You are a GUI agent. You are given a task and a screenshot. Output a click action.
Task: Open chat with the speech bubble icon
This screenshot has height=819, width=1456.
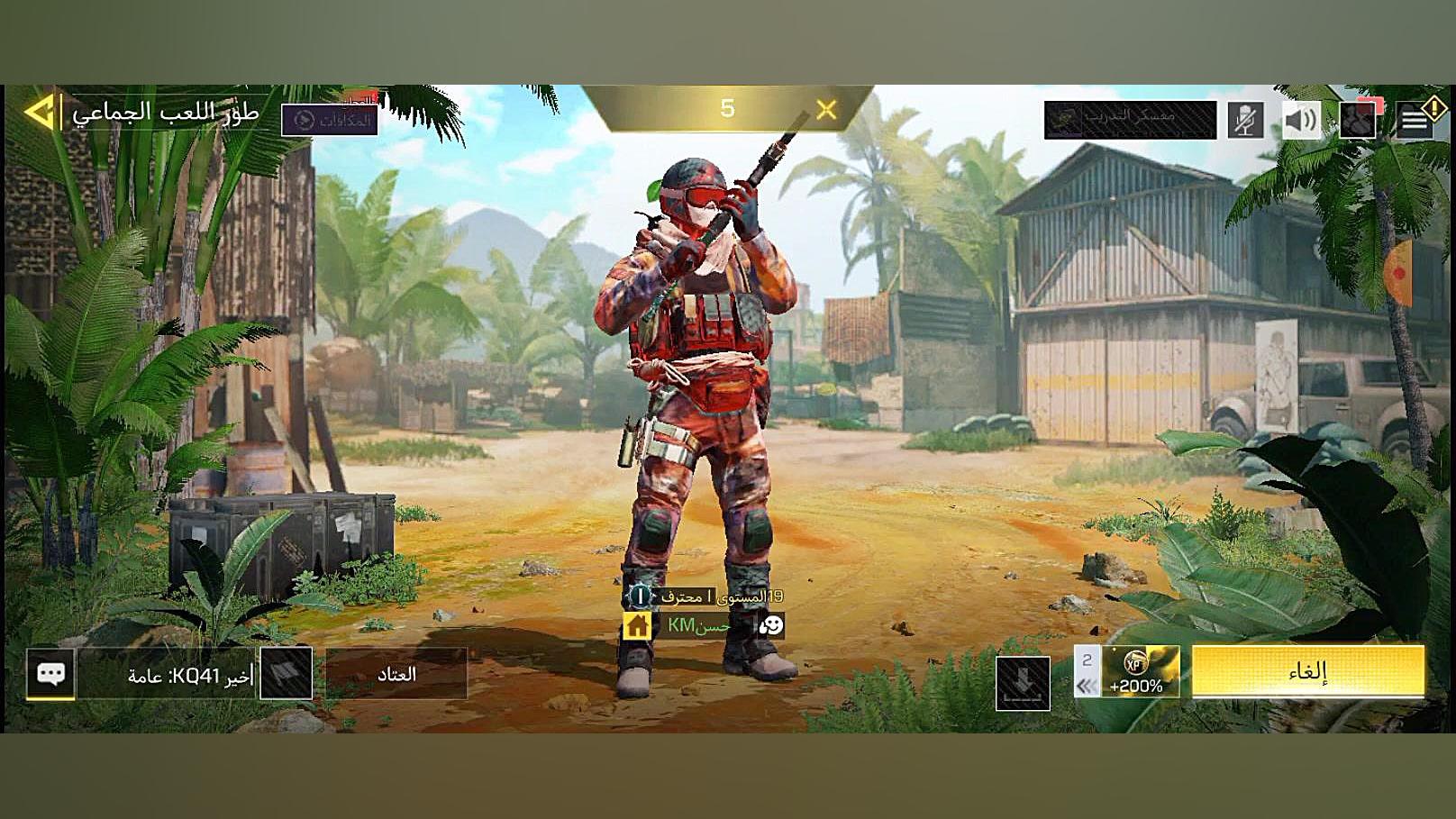point(50,673)
